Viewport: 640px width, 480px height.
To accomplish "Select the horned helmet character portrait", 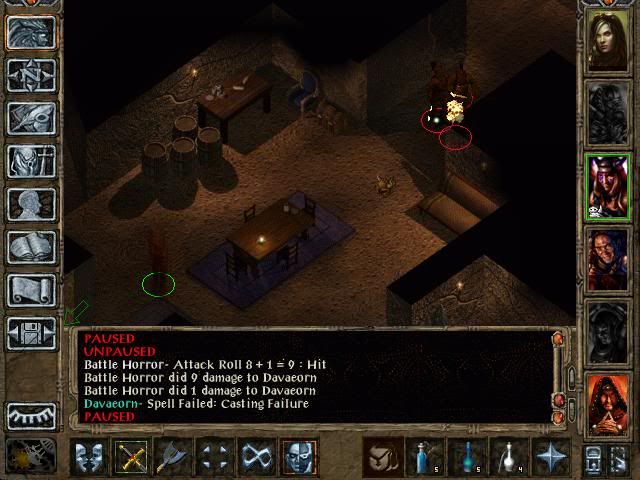I will [x=607, y=187].
